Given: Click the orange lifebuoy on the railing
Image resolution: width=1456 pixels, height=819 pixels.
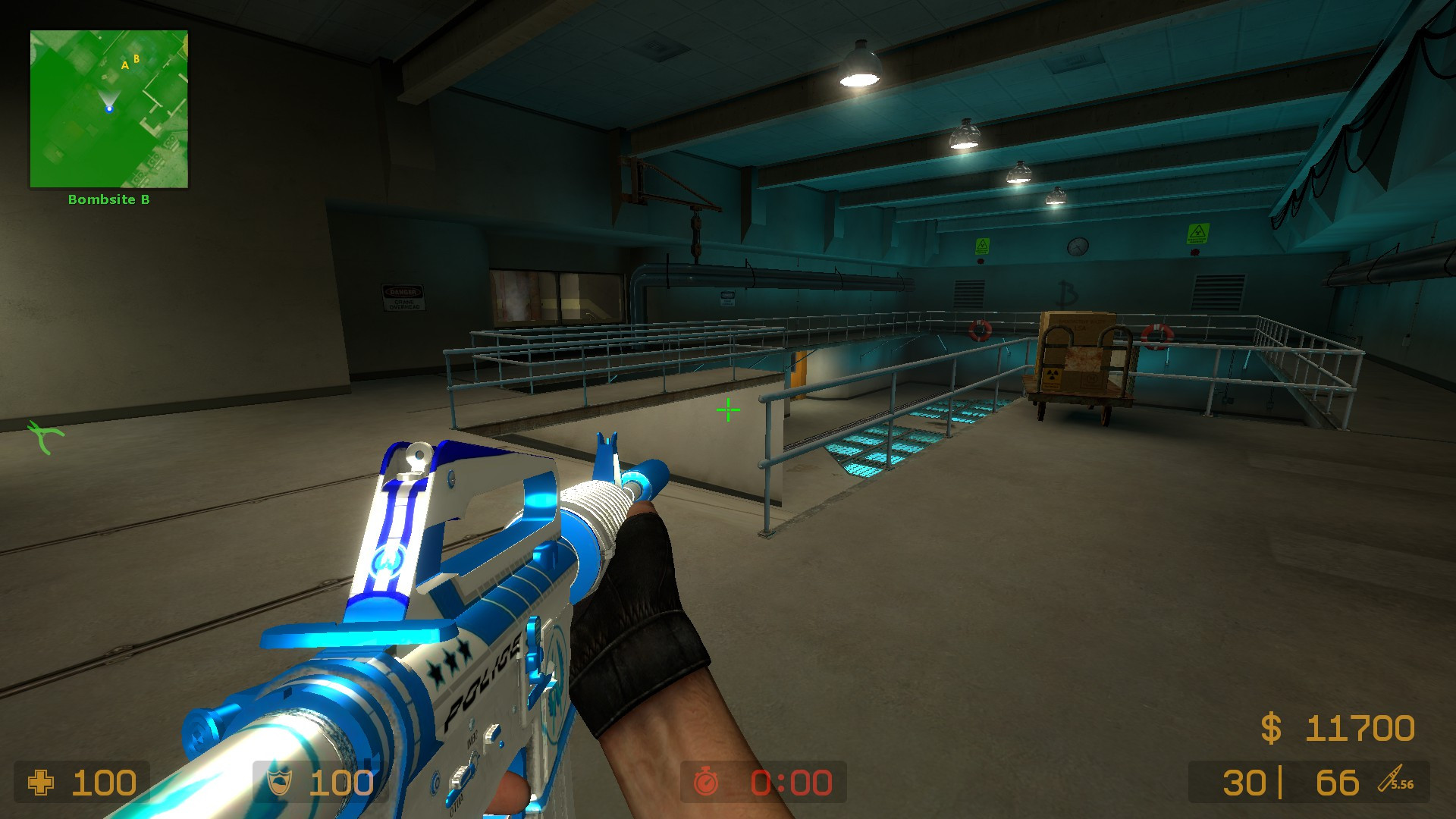Looking at the screenshot, I should [981, 329].
